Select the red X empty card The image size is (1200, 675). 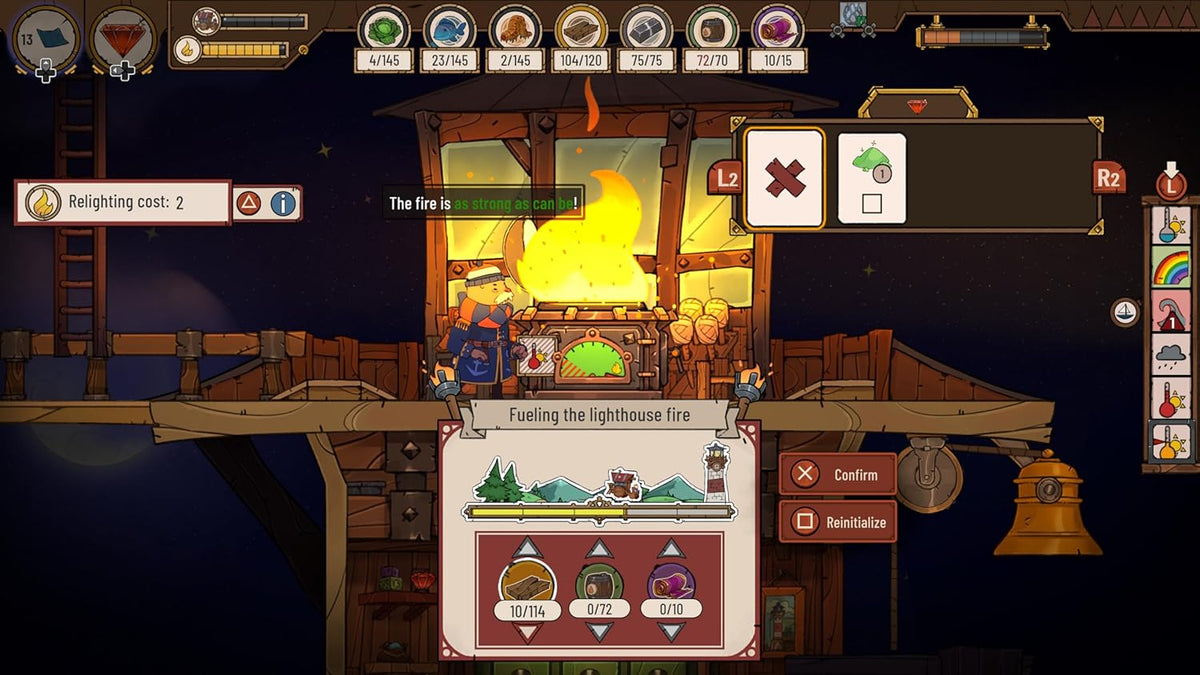click(785, 177)
